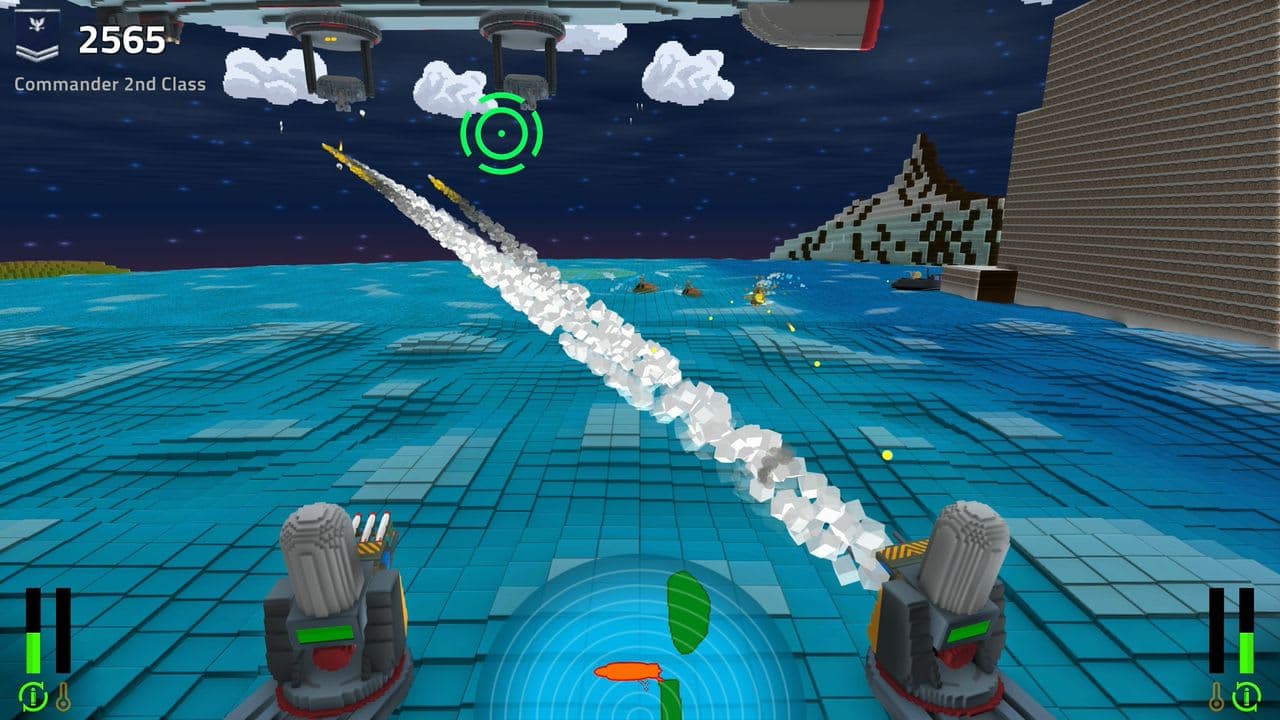This screenshot has height=720, width=1280.
Task: Select the right turret reload icon
Action: 1247,697
